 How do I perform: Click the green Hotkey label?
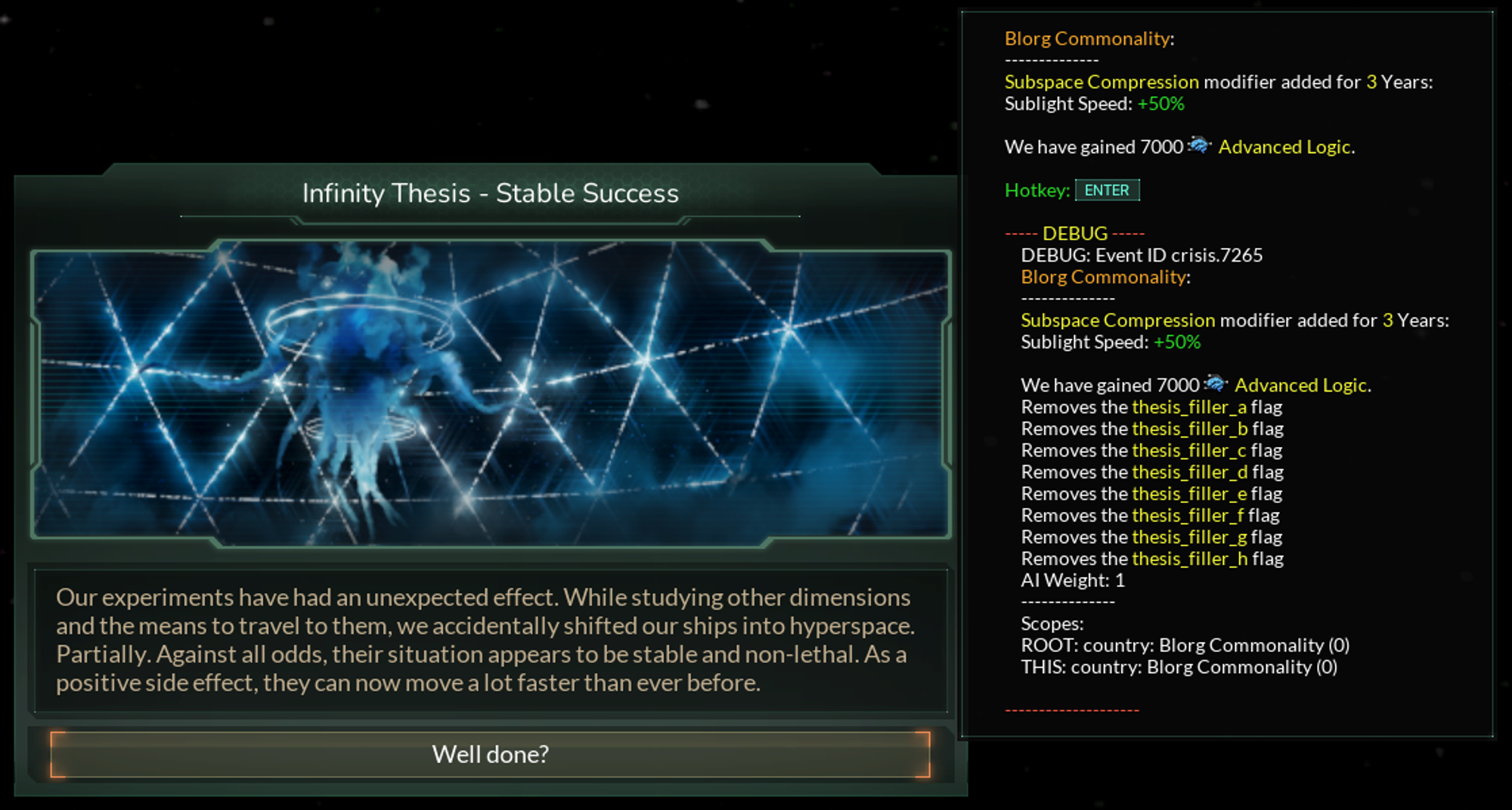pyautogui.click(x=1039, y=190)
